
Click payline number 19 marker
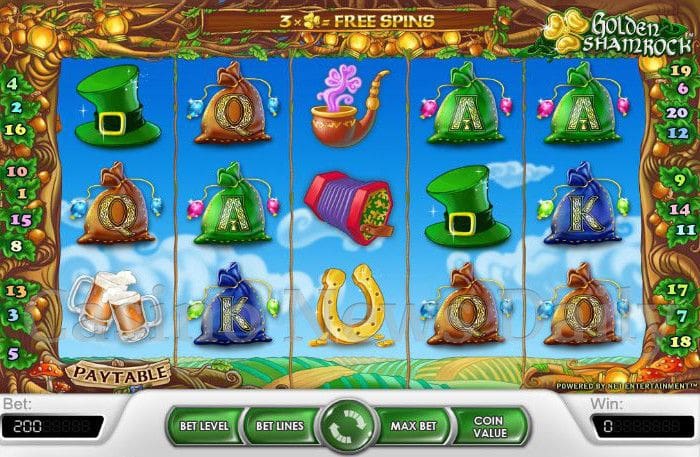[x=679, y=70]
